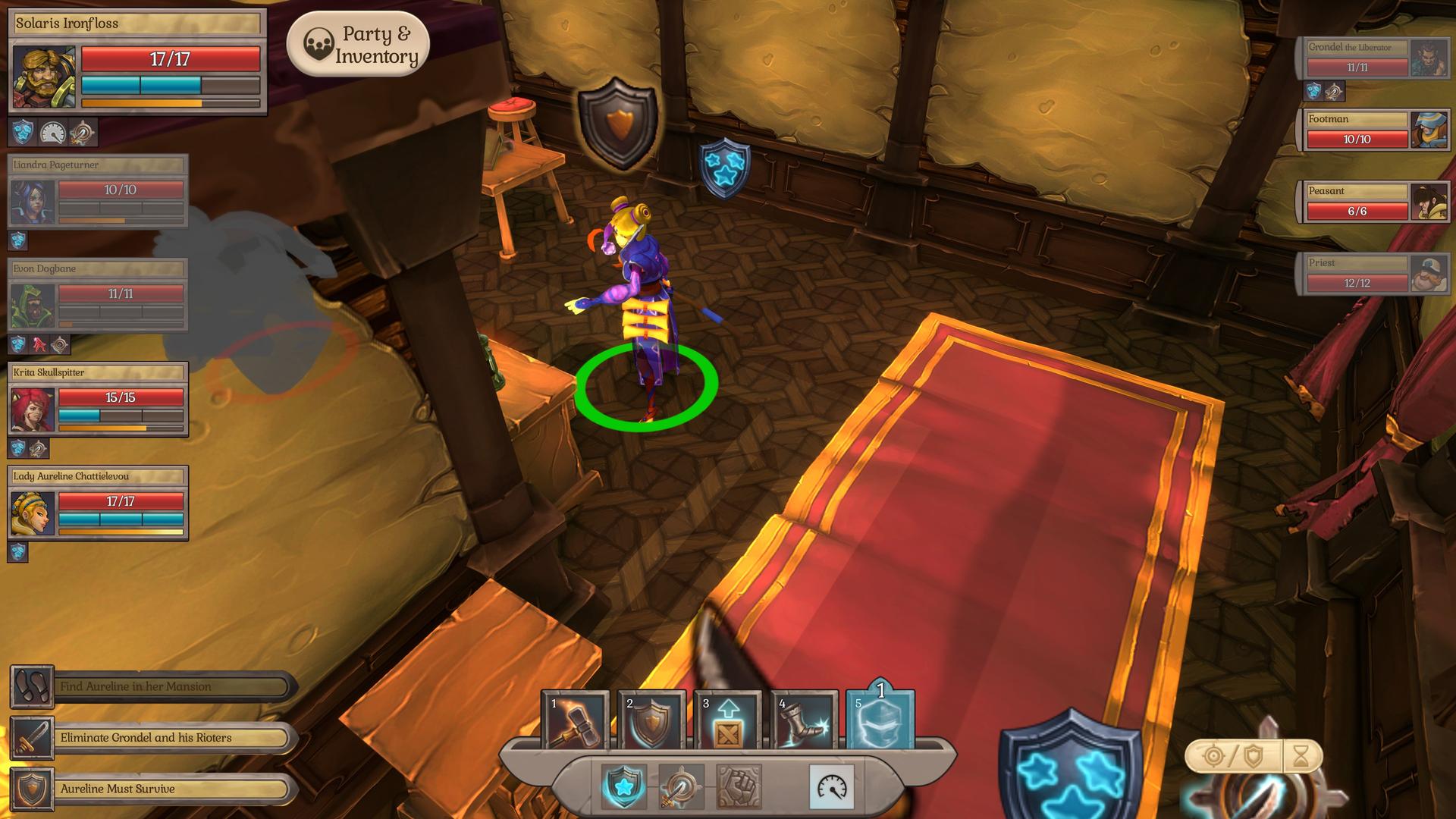Click the Footman enemy panel
This screenshot has height=819, width=1456.
tap(1373, 130)
